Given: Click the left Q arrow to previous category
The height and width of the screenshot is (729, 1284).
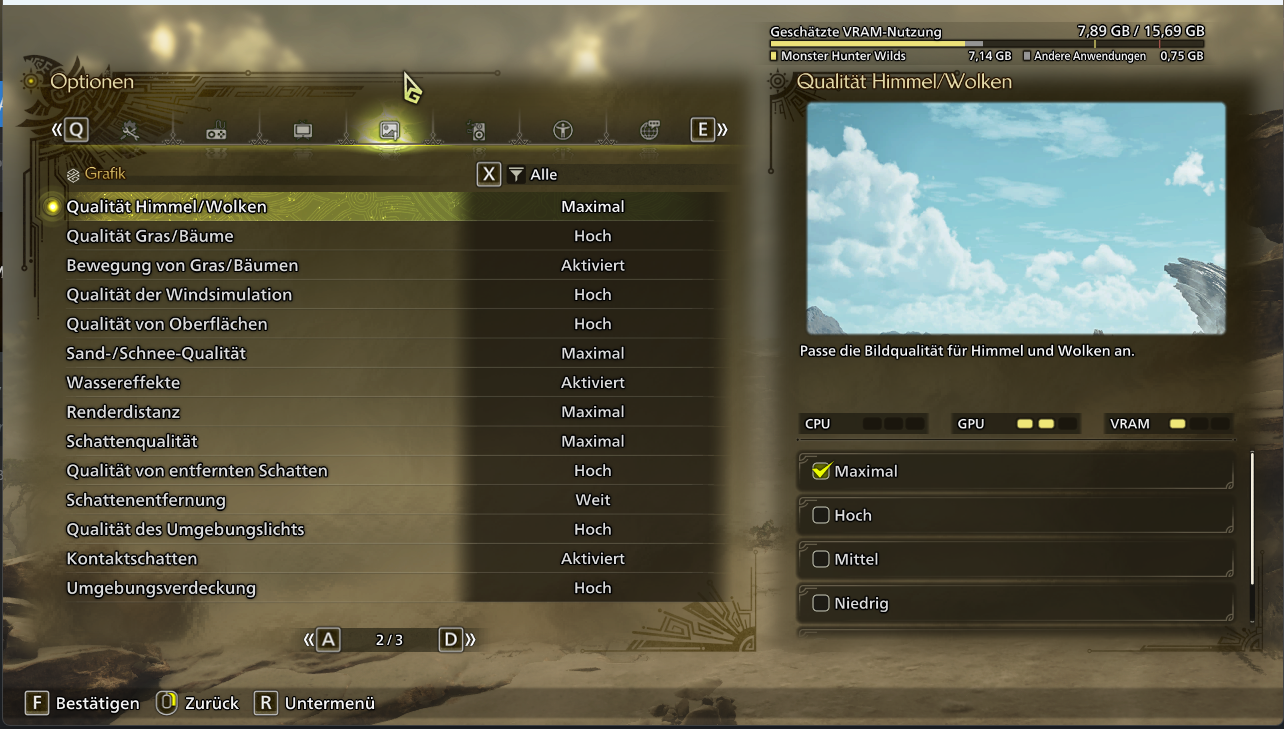Looking at the screenshot, I should 74,130.
